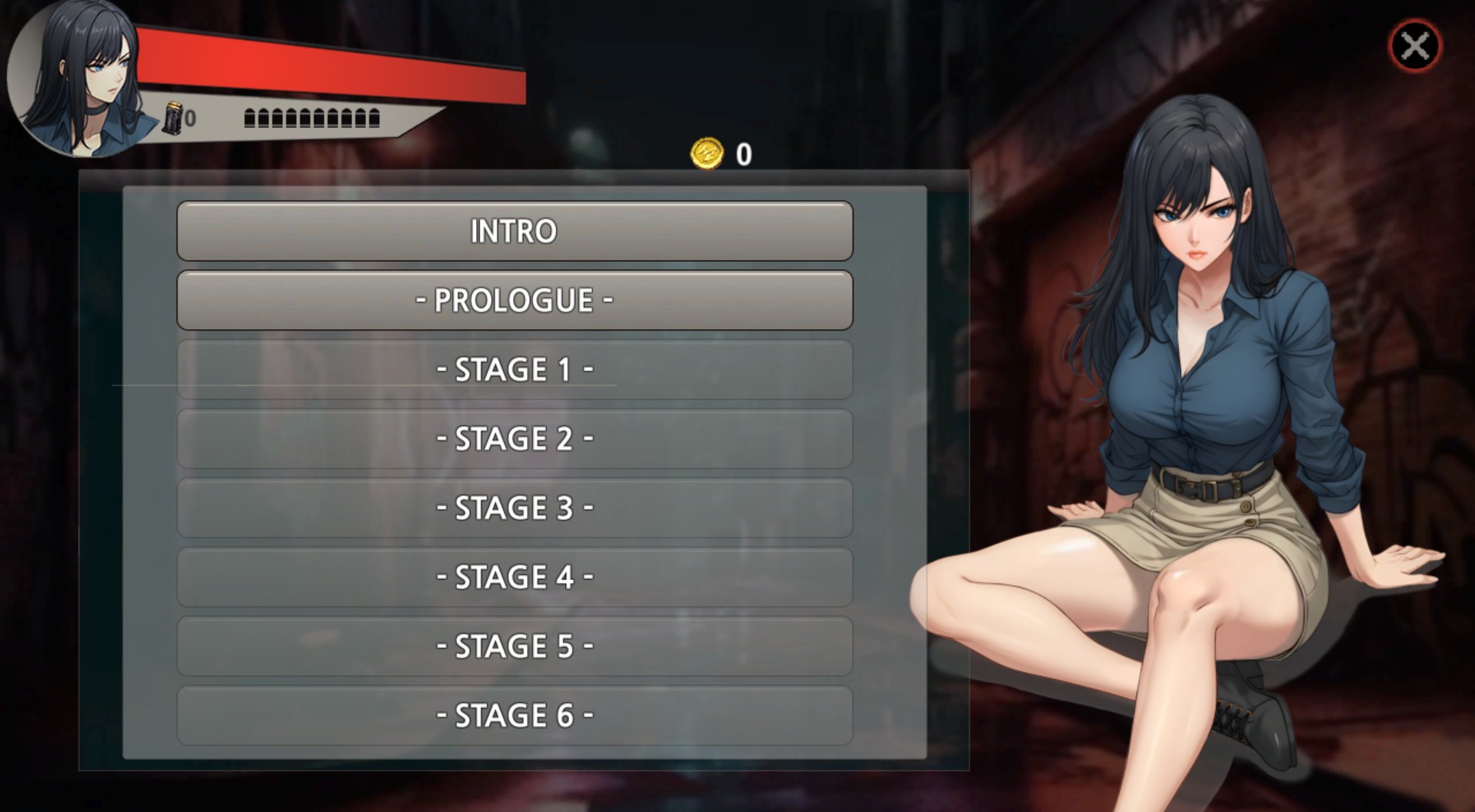Click the gold coin currency icon
The width and height of the screenshot is (1475, 812).
point(705,151)
